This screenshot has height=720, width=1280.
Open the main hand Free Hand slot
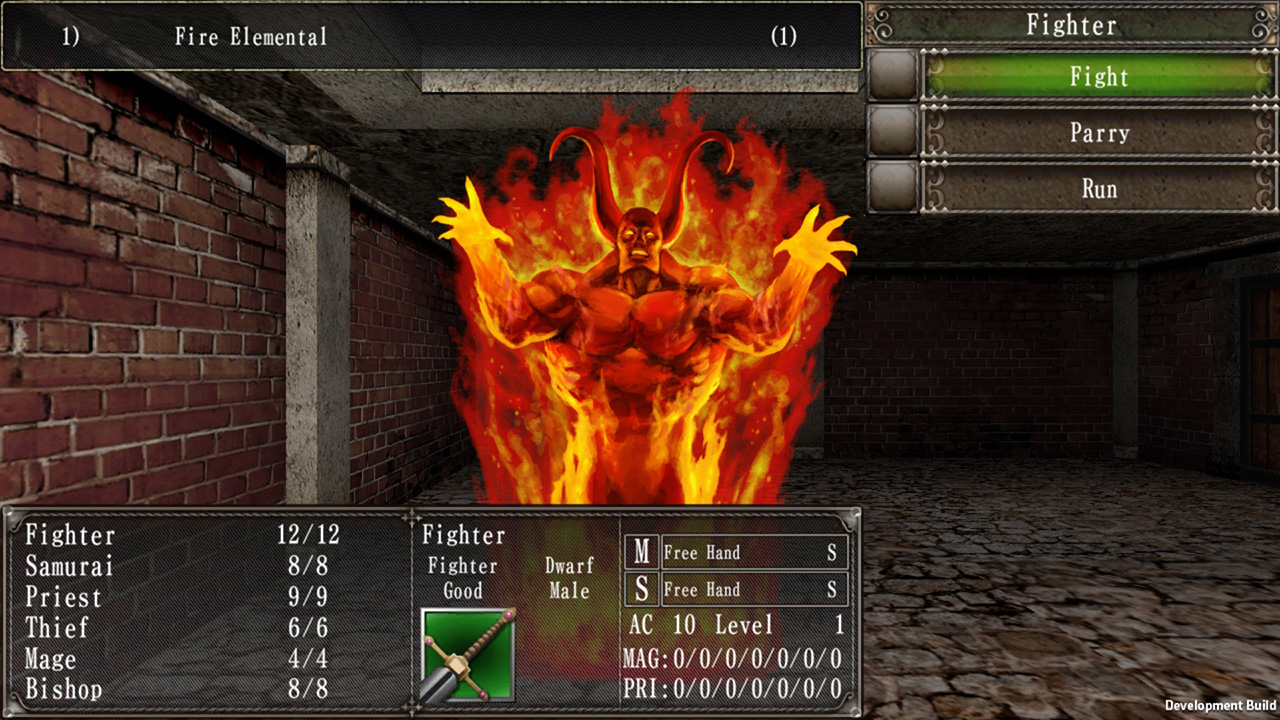click(x=754, y=552)
